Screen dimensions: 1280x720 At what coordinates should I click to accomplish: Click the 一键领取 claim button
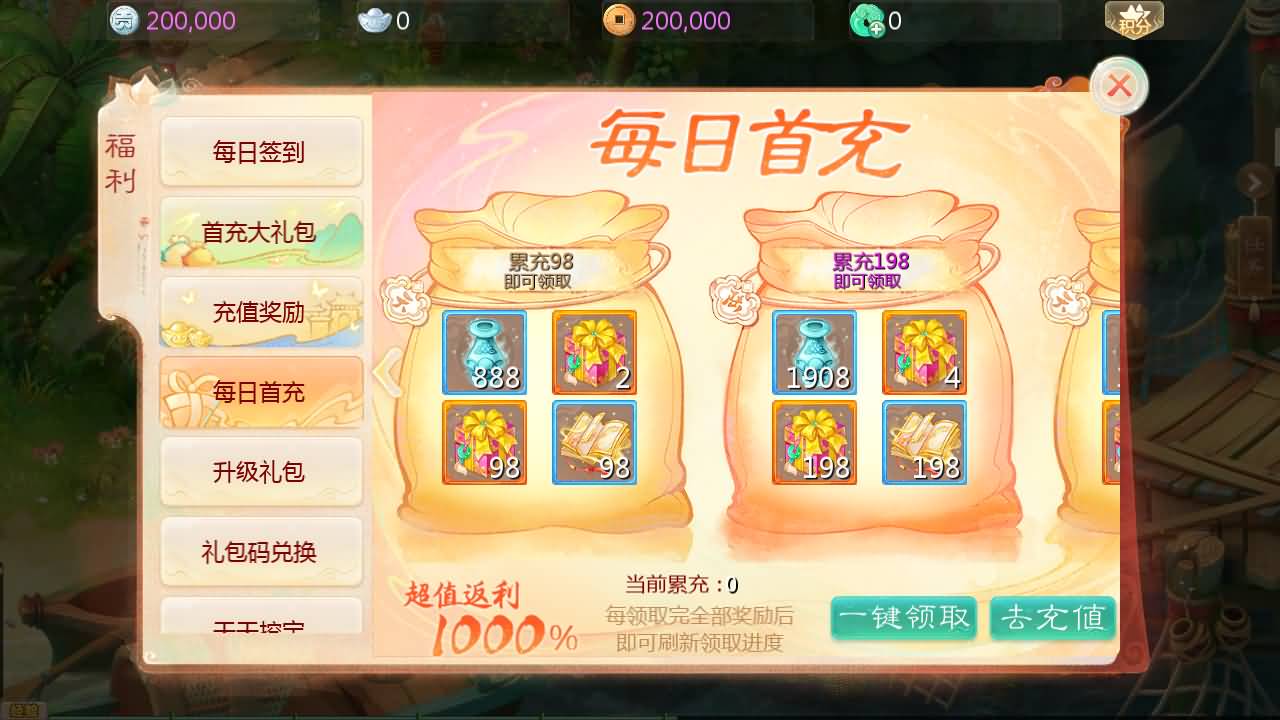tap(903, 619)
